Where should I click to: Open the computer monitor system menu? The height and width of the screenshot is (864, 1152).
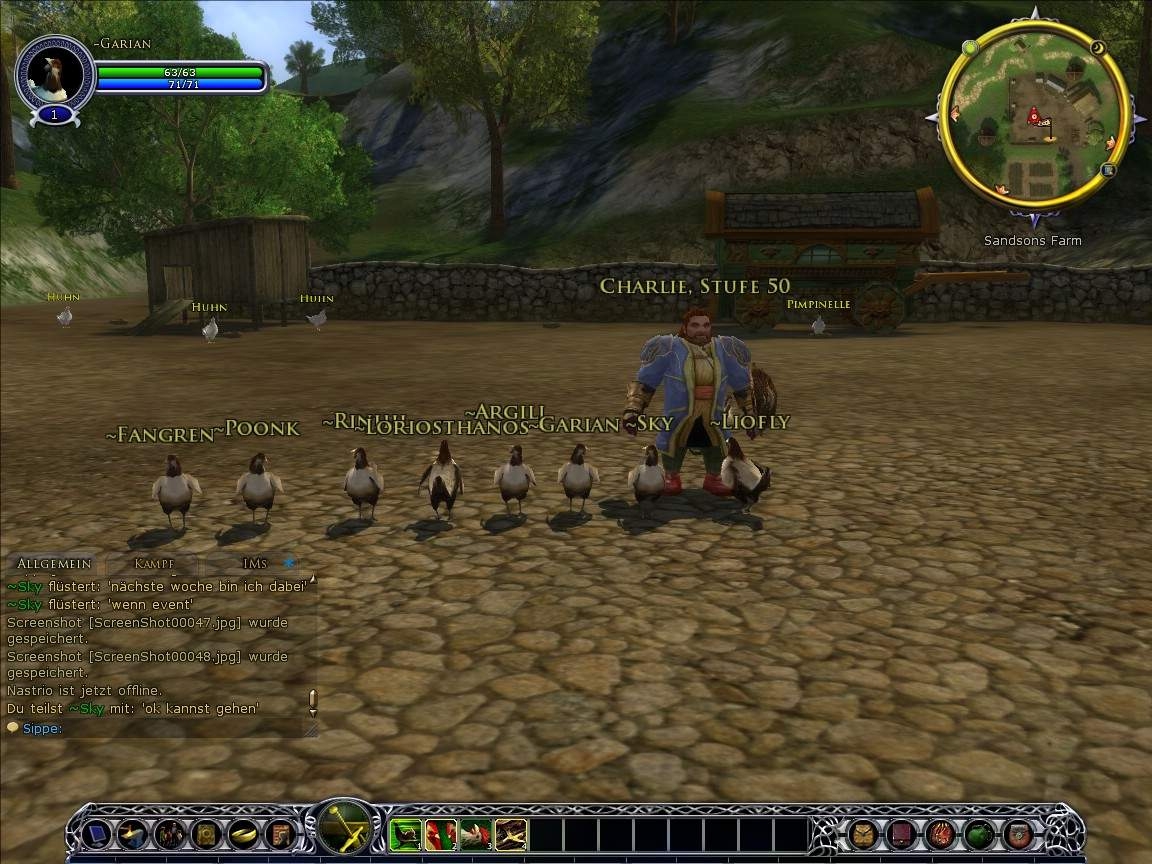tap(97, 834)
